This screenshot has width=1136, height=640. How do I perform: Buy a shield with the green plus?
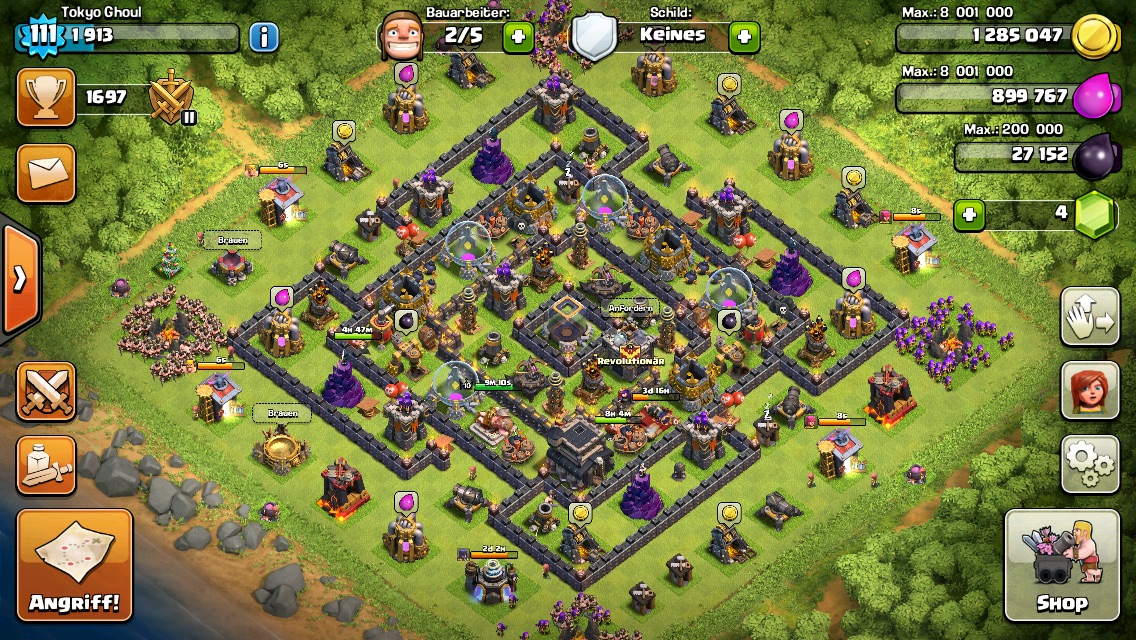point(743,38)
